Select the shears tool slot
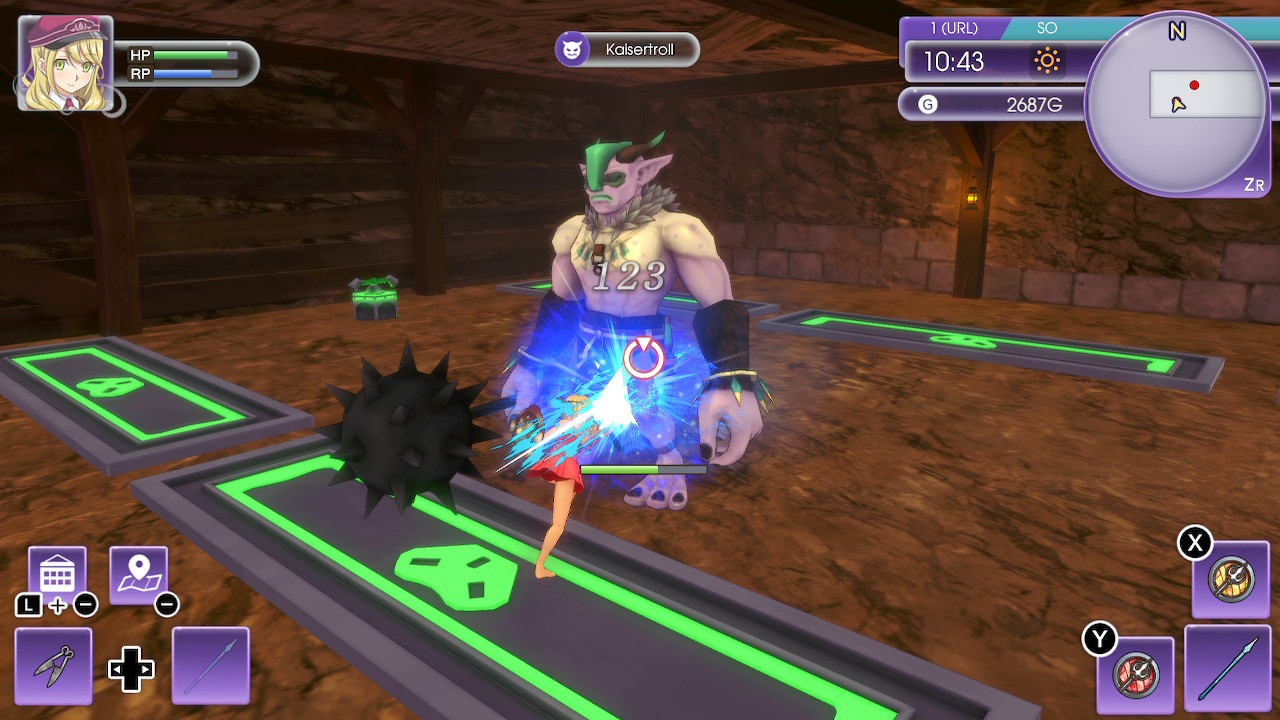This screenshot has width=1280, height=720. (53, 666)
